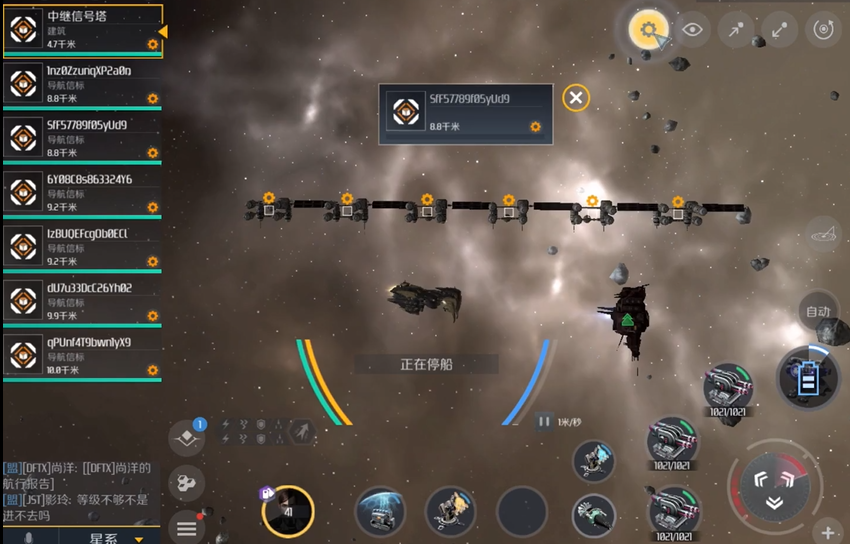Click the pause speed button
The width and height of the screenshot is (850, 544).
click(x=545, y=421)
